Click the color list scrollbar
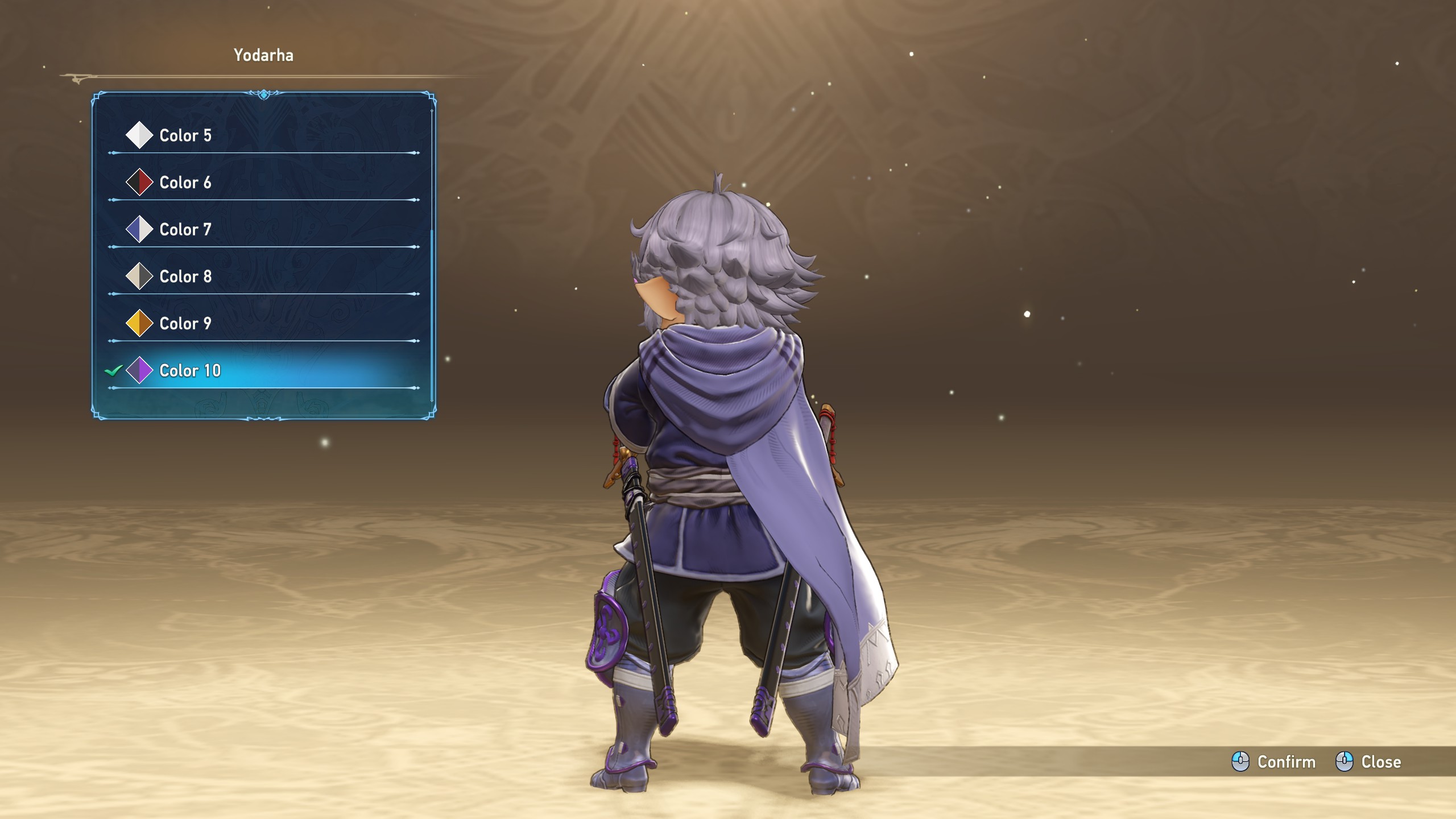Image resolution: width=1456 pixels, height=819 pixels. [x=432, y=313]
